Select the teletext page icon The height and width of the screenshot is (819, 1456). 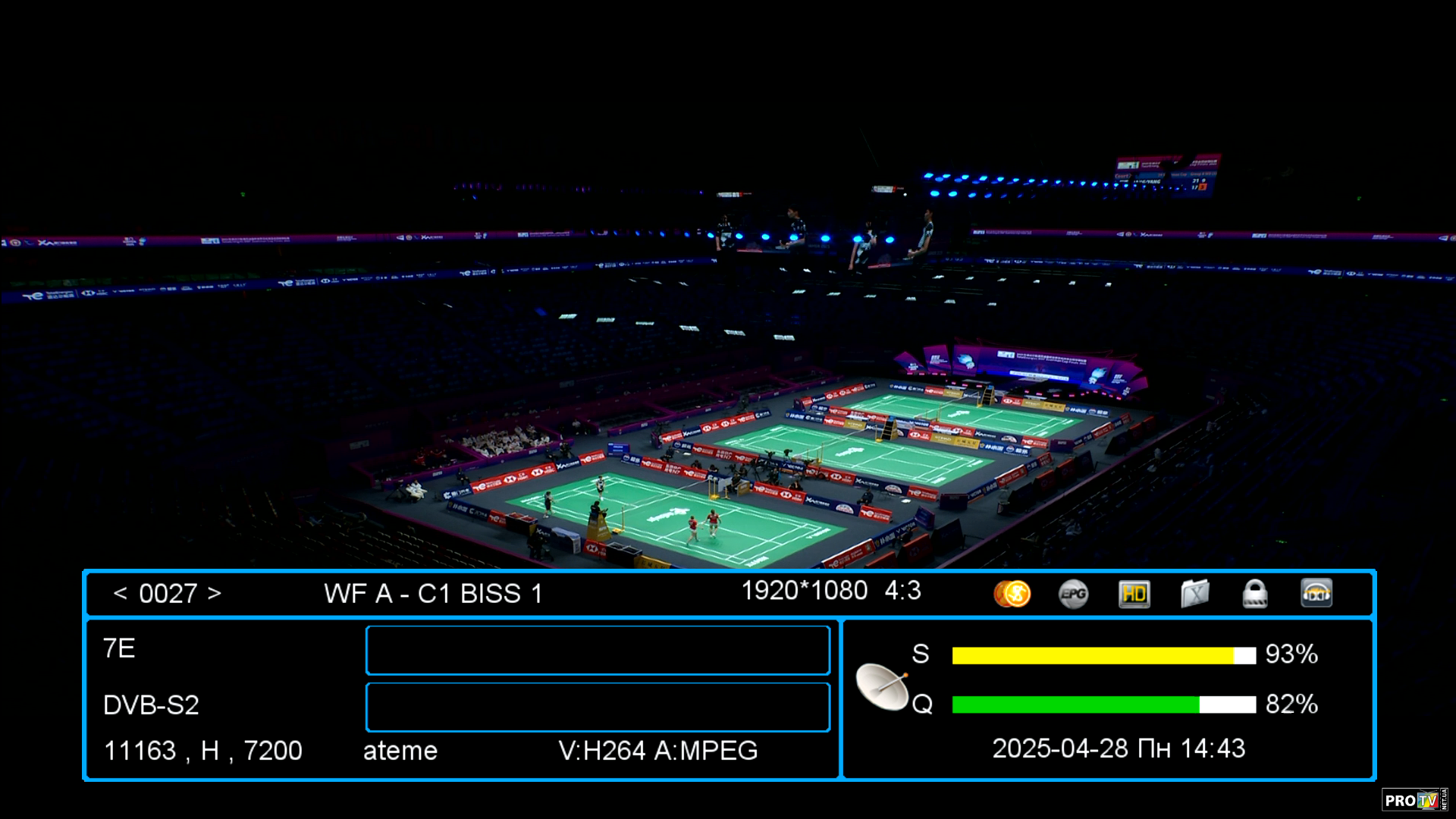[1194, 594]
